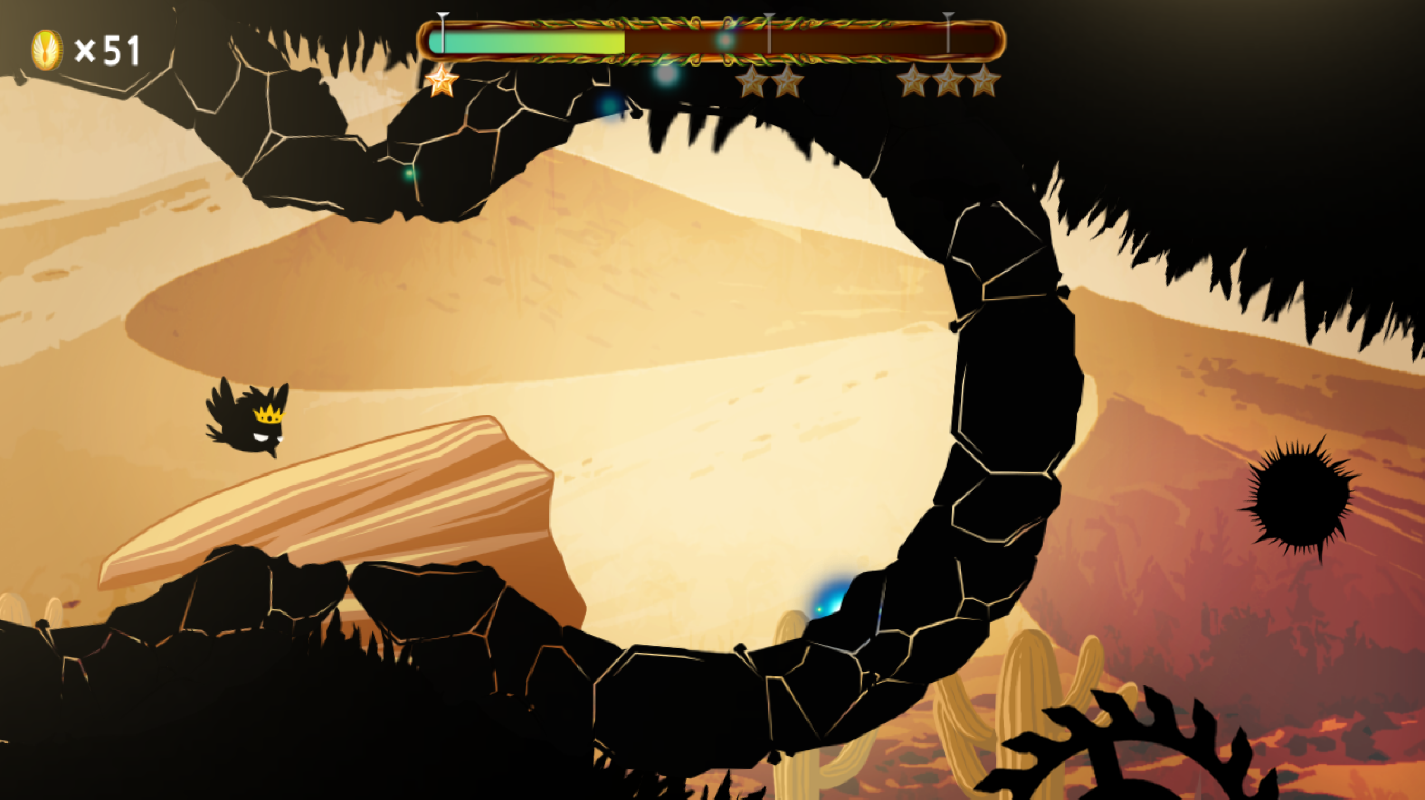The image size is (1425, 800).
Task: Click the faint orb left of the middle pin
Action: pyautogui.click(x=722, y=42)
